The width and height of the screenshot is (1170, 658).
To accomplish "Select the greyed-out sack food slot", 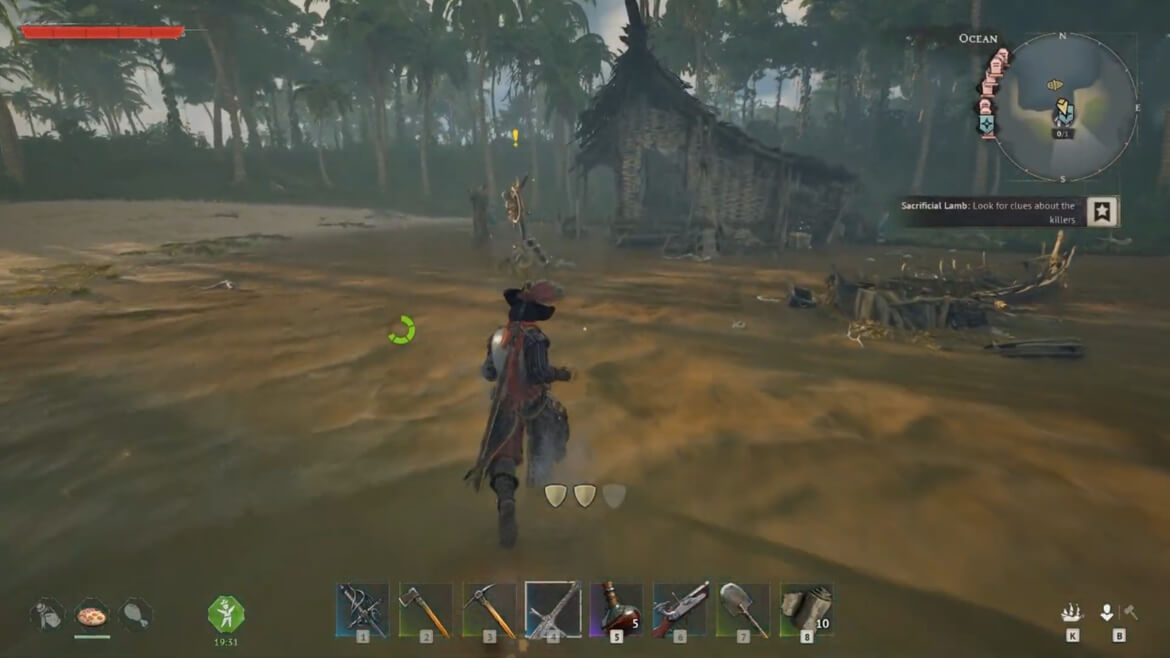I will click(47, 615).
